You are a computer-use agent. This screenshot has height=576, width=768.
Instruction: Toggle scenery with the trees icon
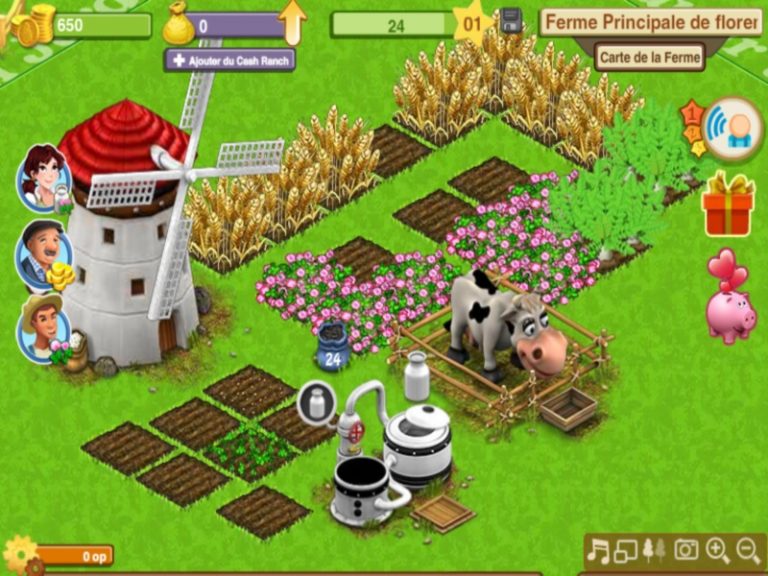[x=655, y=550]
